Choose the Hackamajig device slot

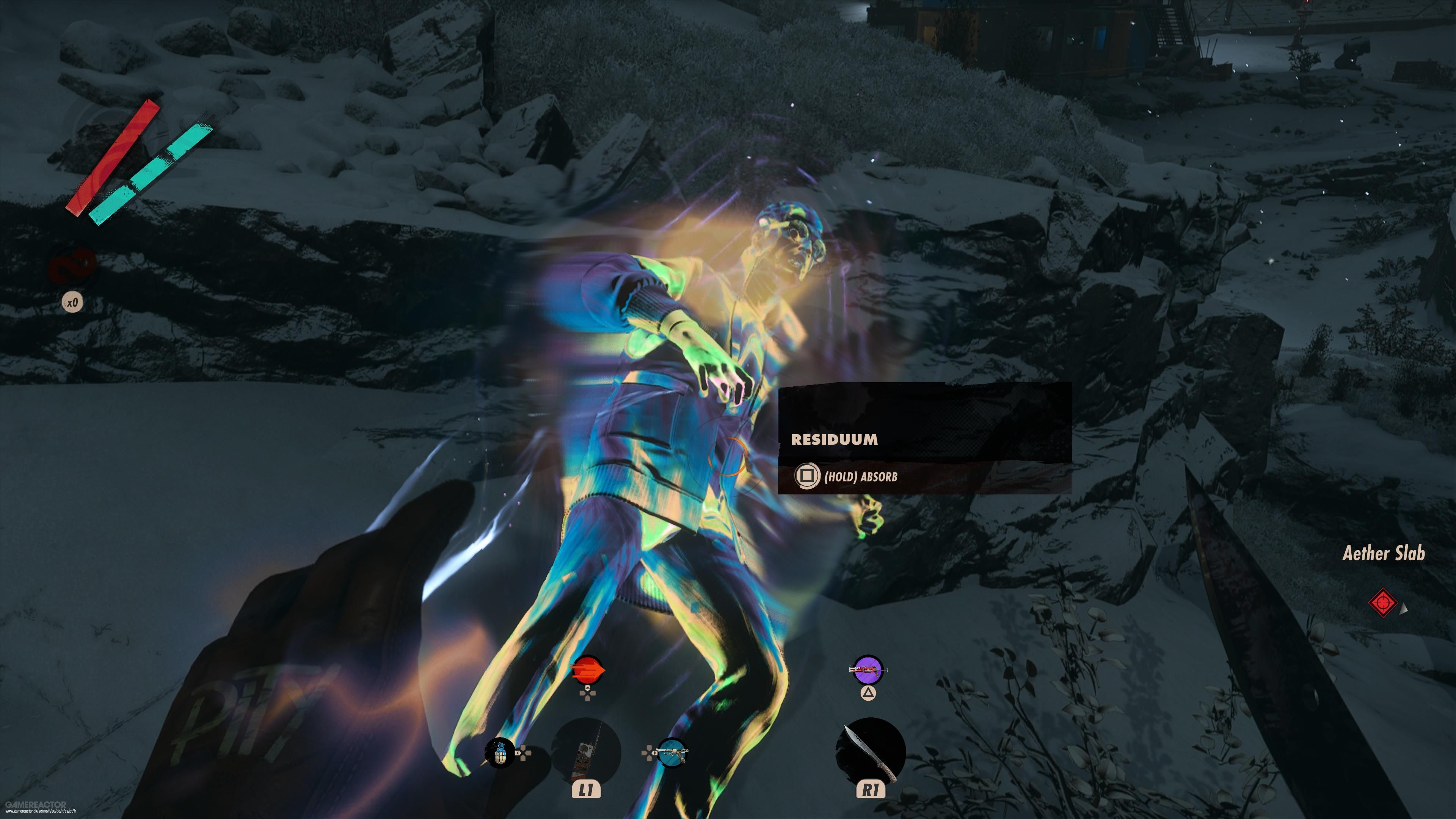(585, 752)
